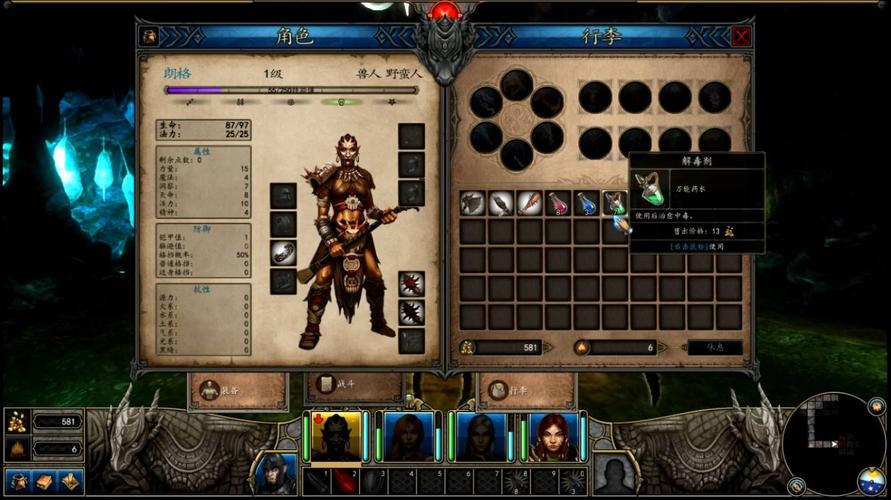
Task: Select the orc barbarian party portrait
Action: pyautogui.click(x=335, y=437)
